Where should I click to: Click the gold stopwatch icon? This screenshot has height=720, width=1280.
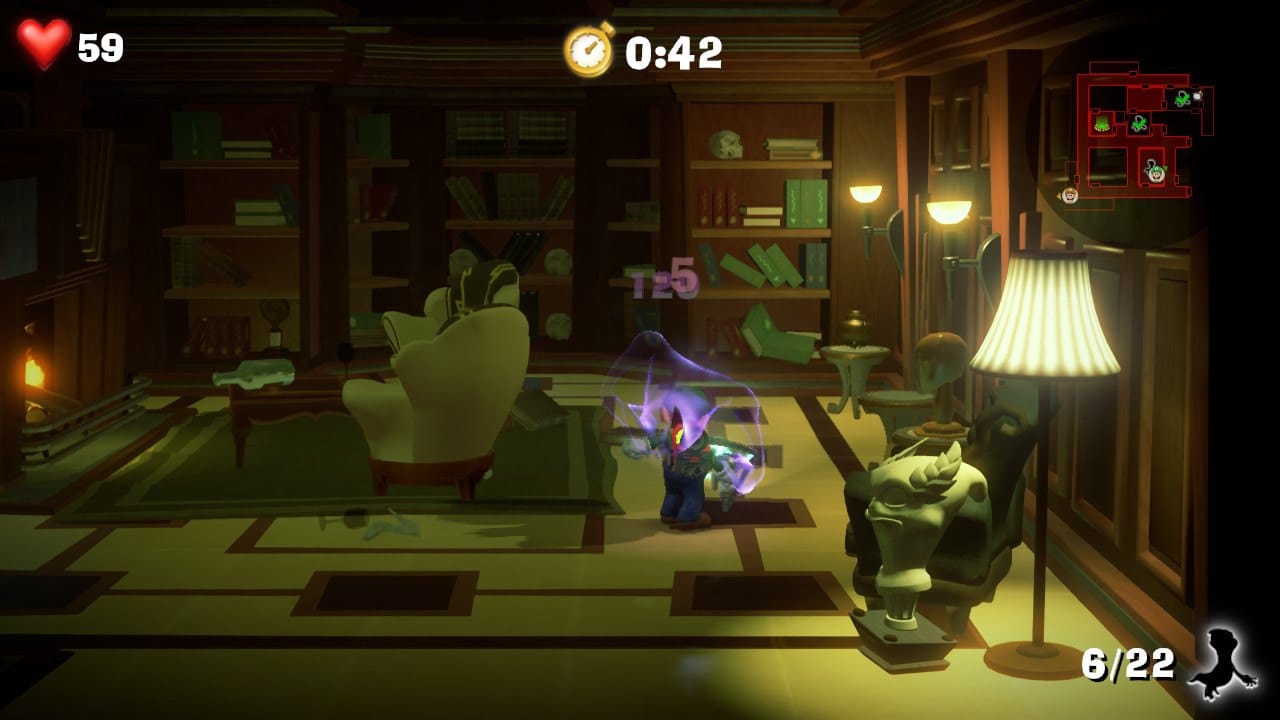coord(588,50)
